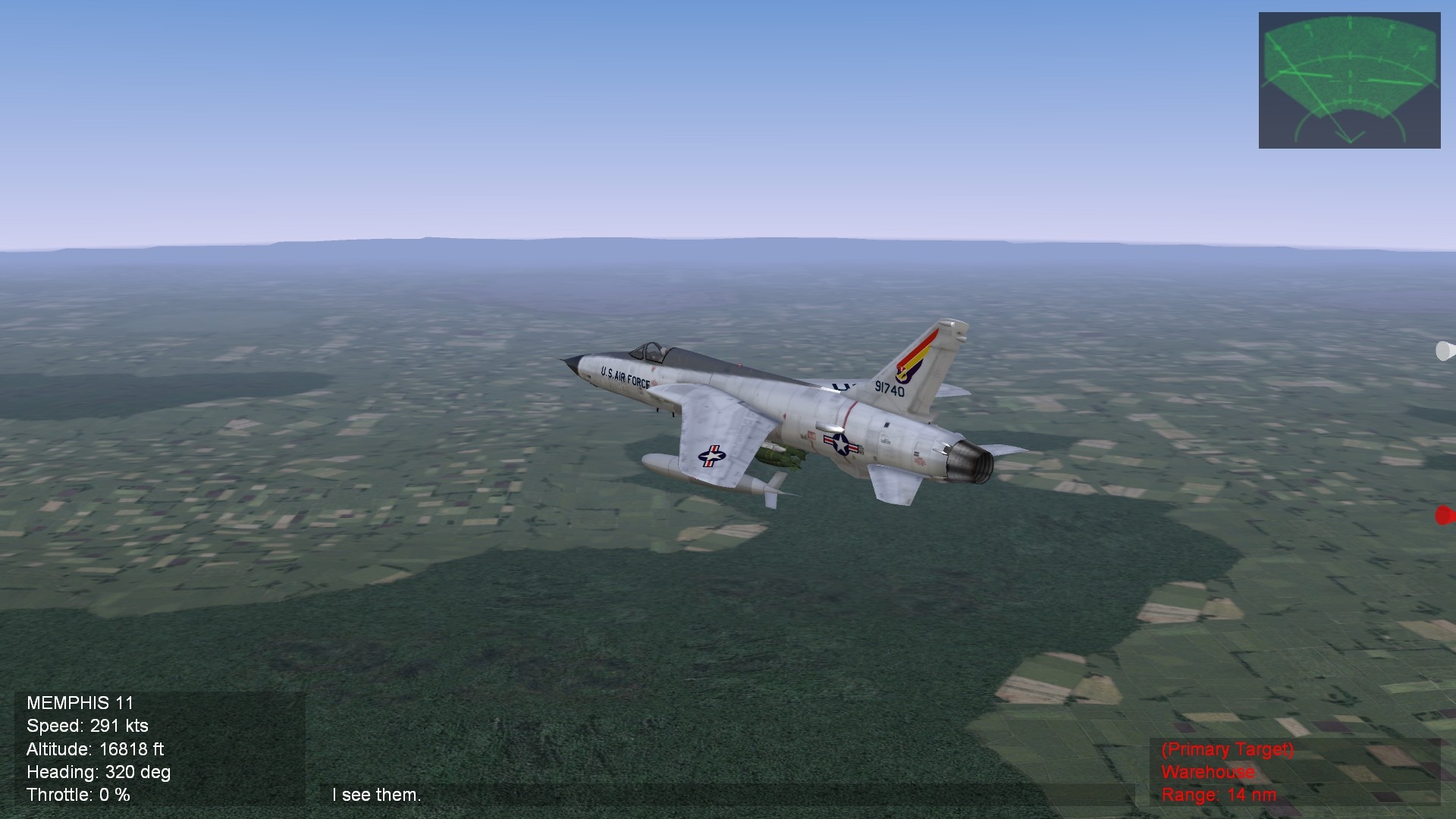Select the red primary target direction marker
Viewport: 1456px width, 819px height.
[1445, 516]
